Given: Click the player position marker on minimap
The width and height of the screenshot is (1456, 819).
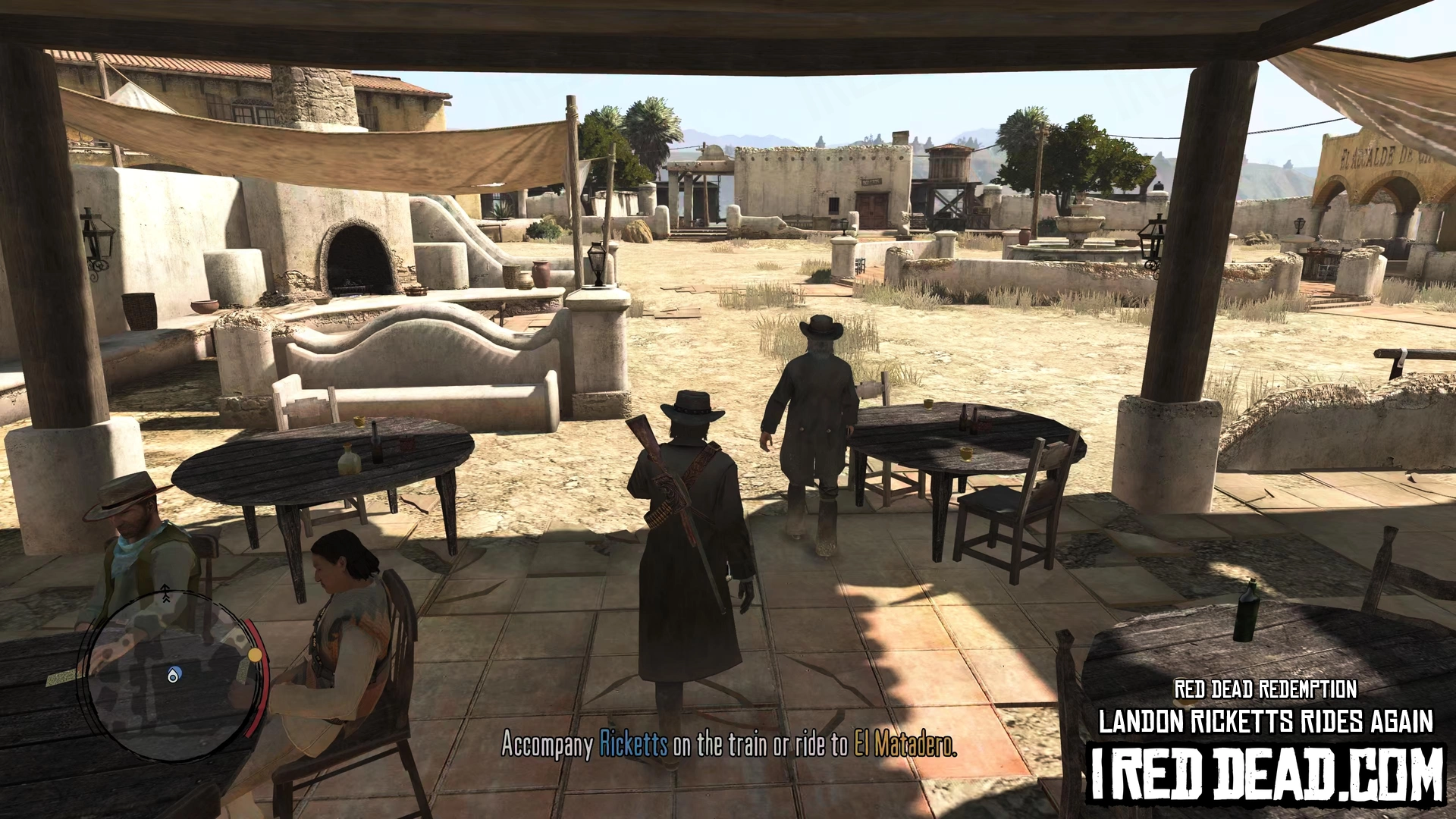Looking at the screenshot, I should 174,674.
